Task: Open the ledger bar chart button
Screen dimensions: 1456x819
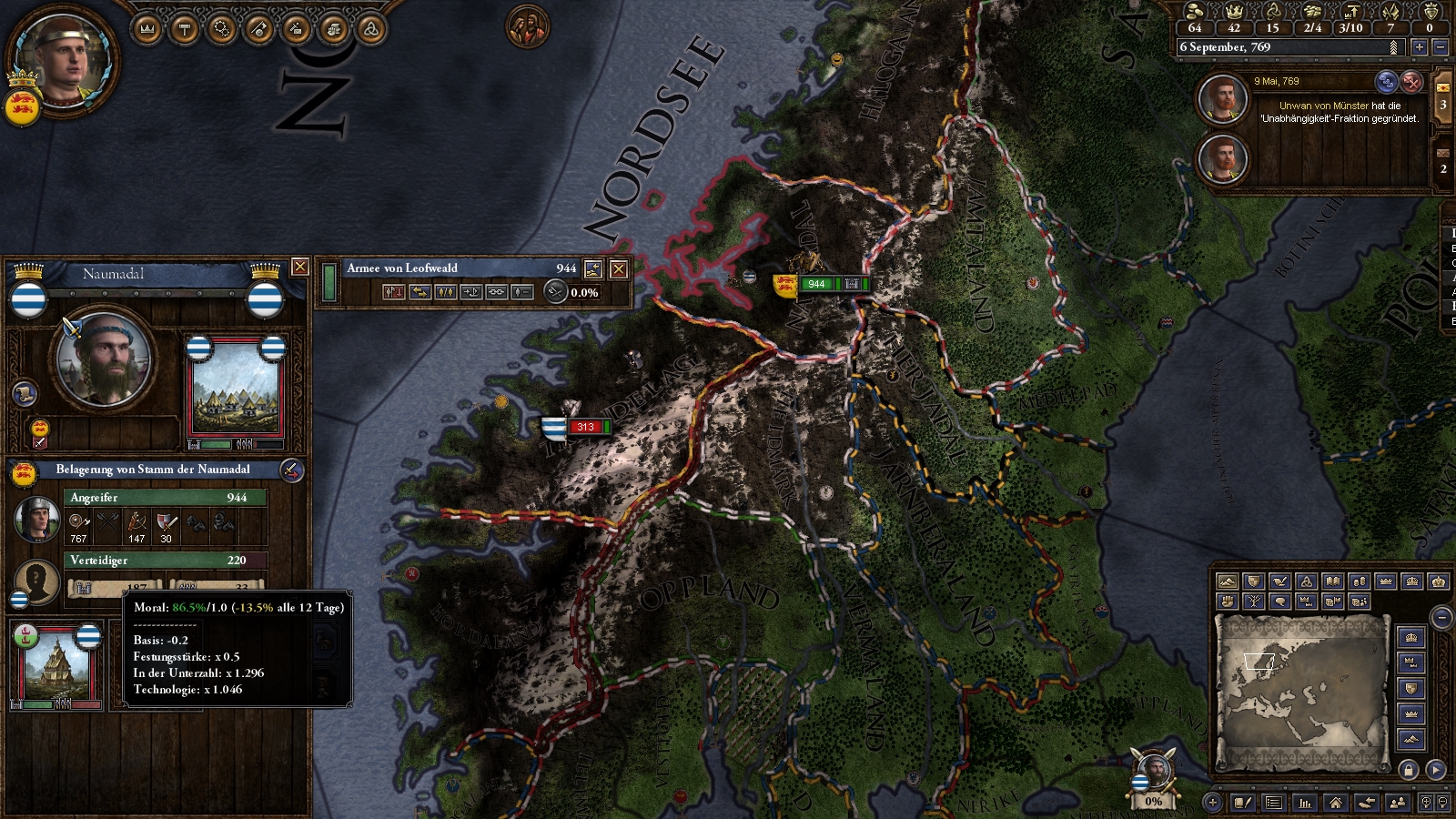Action: tap(1305, 803)
